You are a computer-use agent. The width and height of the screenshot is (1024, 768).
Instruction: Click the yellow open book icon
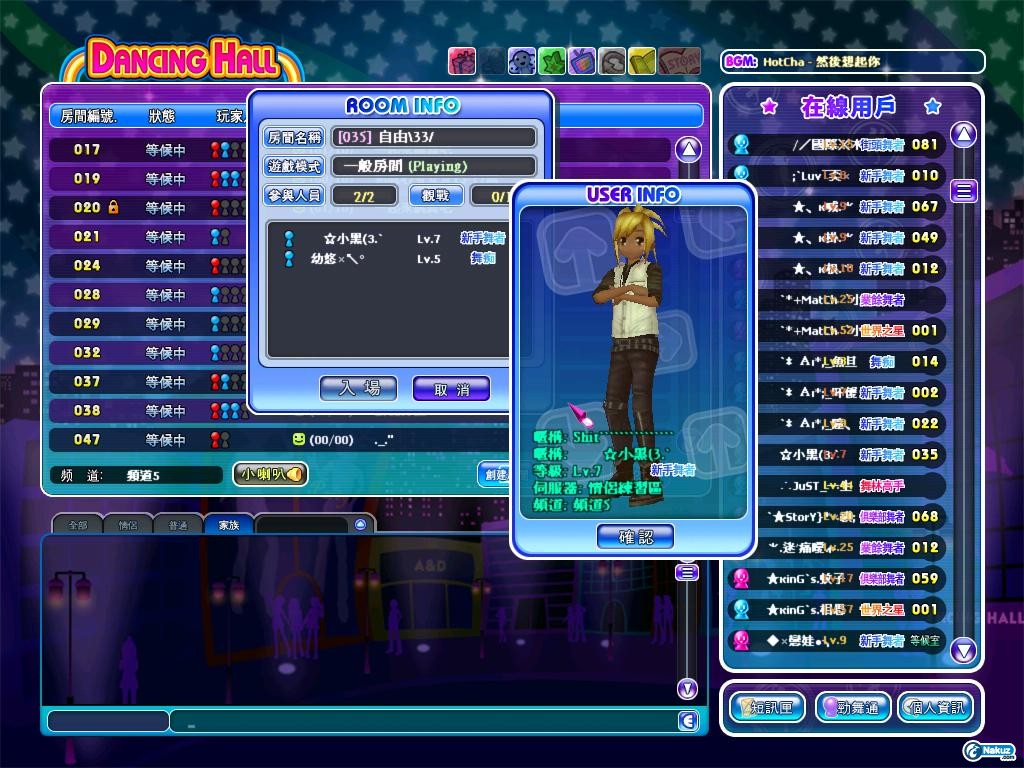641,61
